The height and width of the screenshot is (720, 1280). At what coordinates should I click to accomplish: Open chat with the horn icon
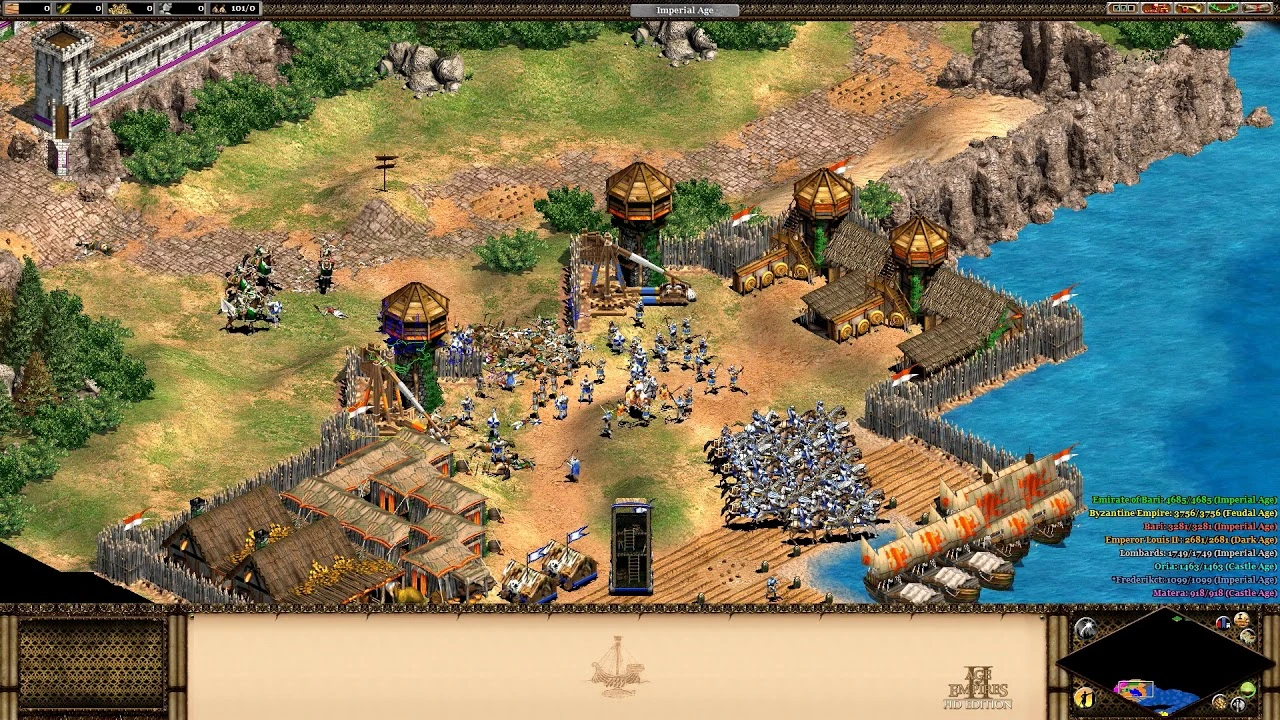pos(1190,10)
